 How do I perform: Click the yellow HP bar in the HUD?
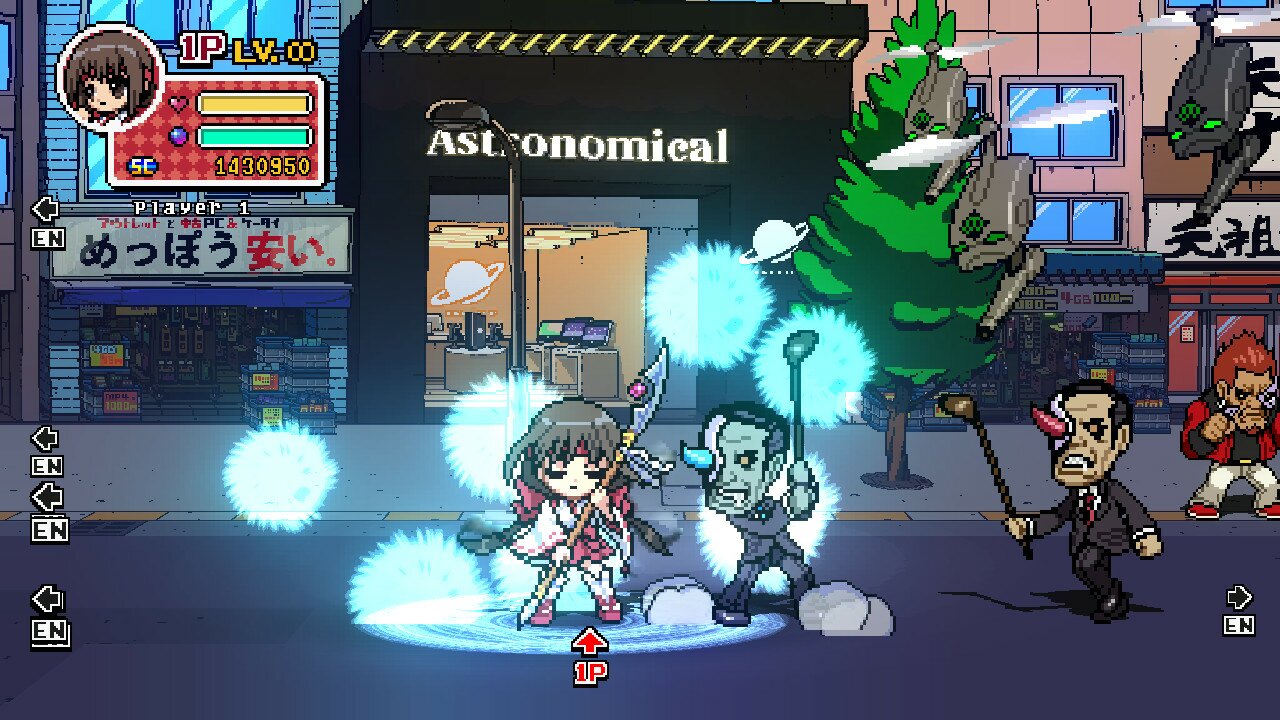pos(255,102)
